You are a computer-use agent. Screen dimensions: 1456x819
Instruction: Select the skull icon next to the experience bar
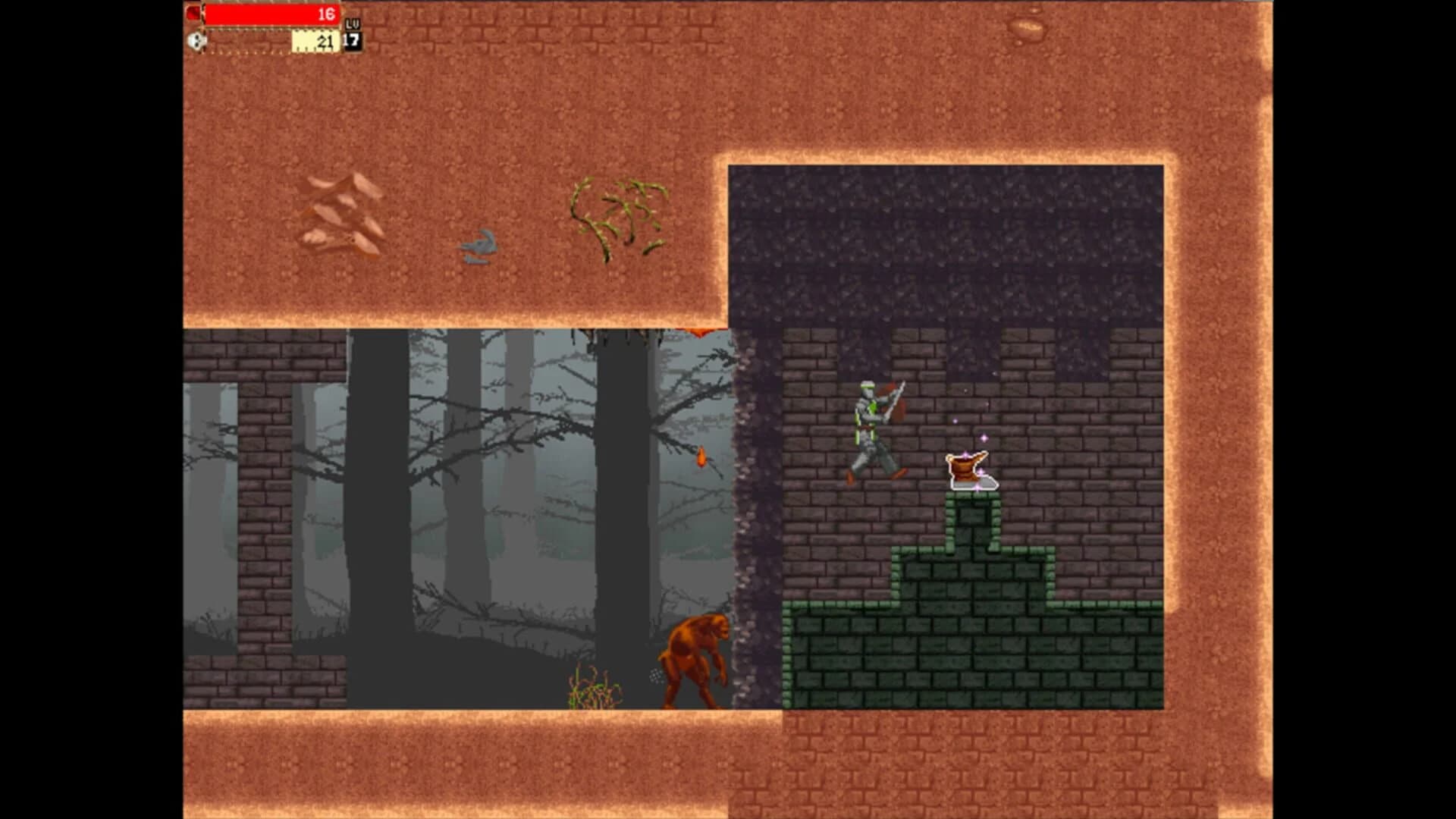click(195, 41)
